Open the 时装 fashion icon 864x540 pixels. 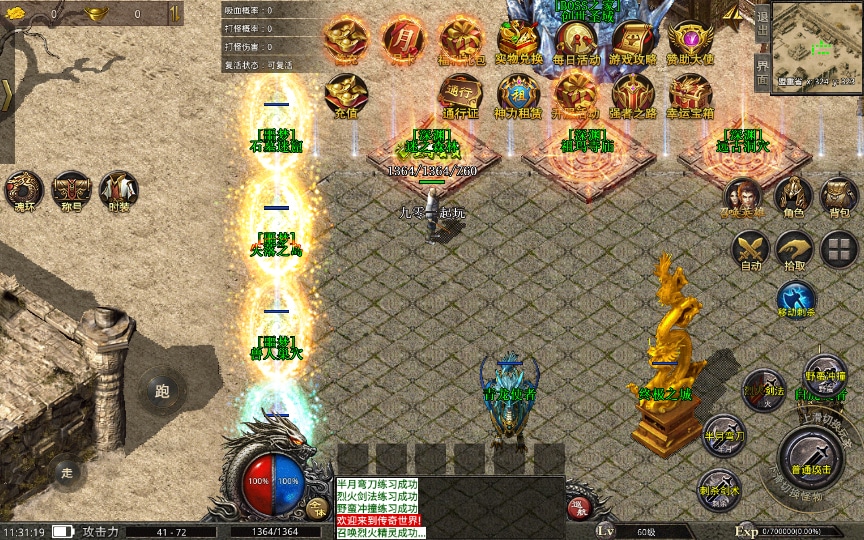[119, 188]
